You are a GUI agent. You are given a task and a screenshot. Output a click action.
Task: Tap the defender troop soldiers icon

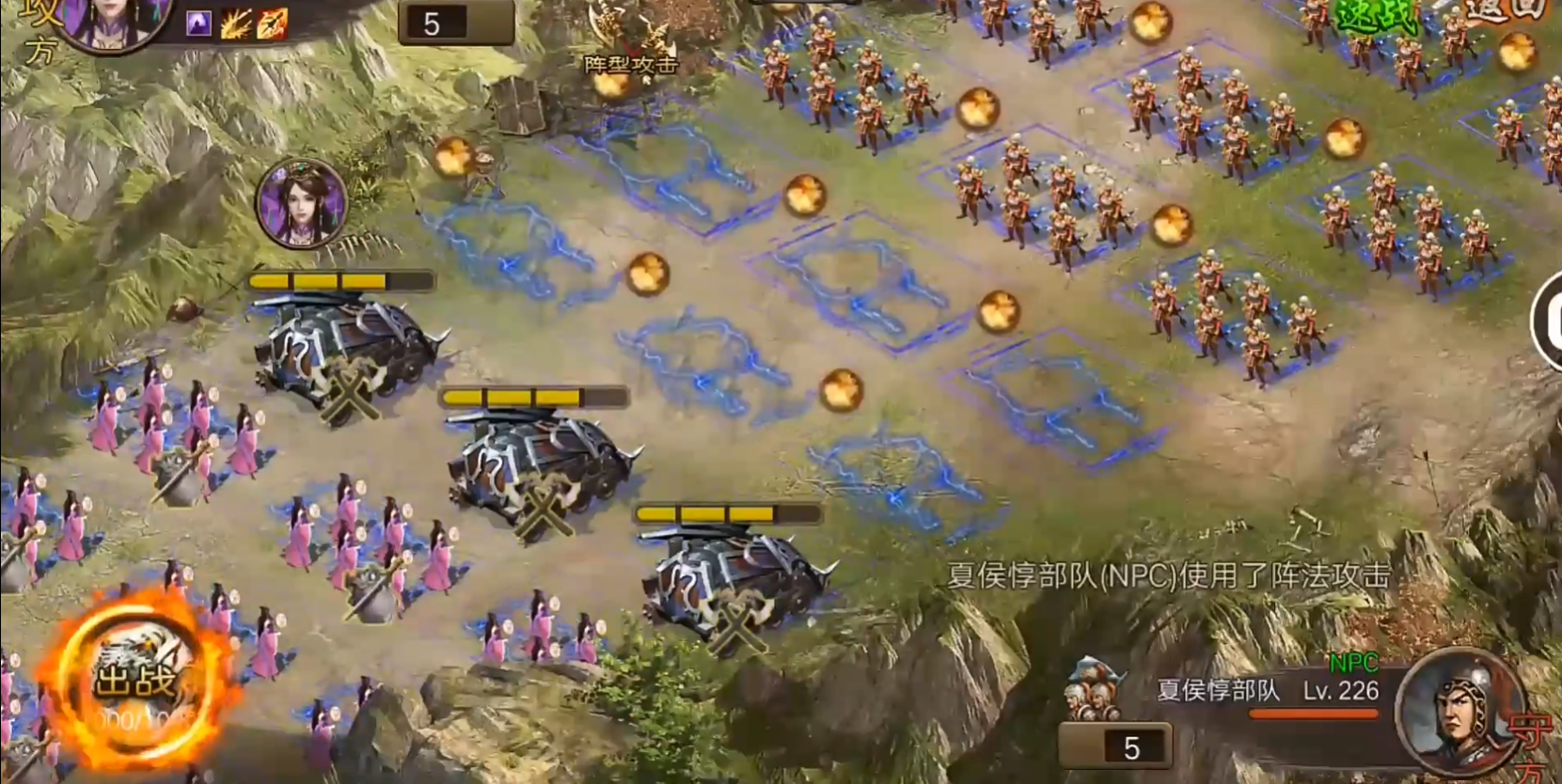tap(1096, 691)
